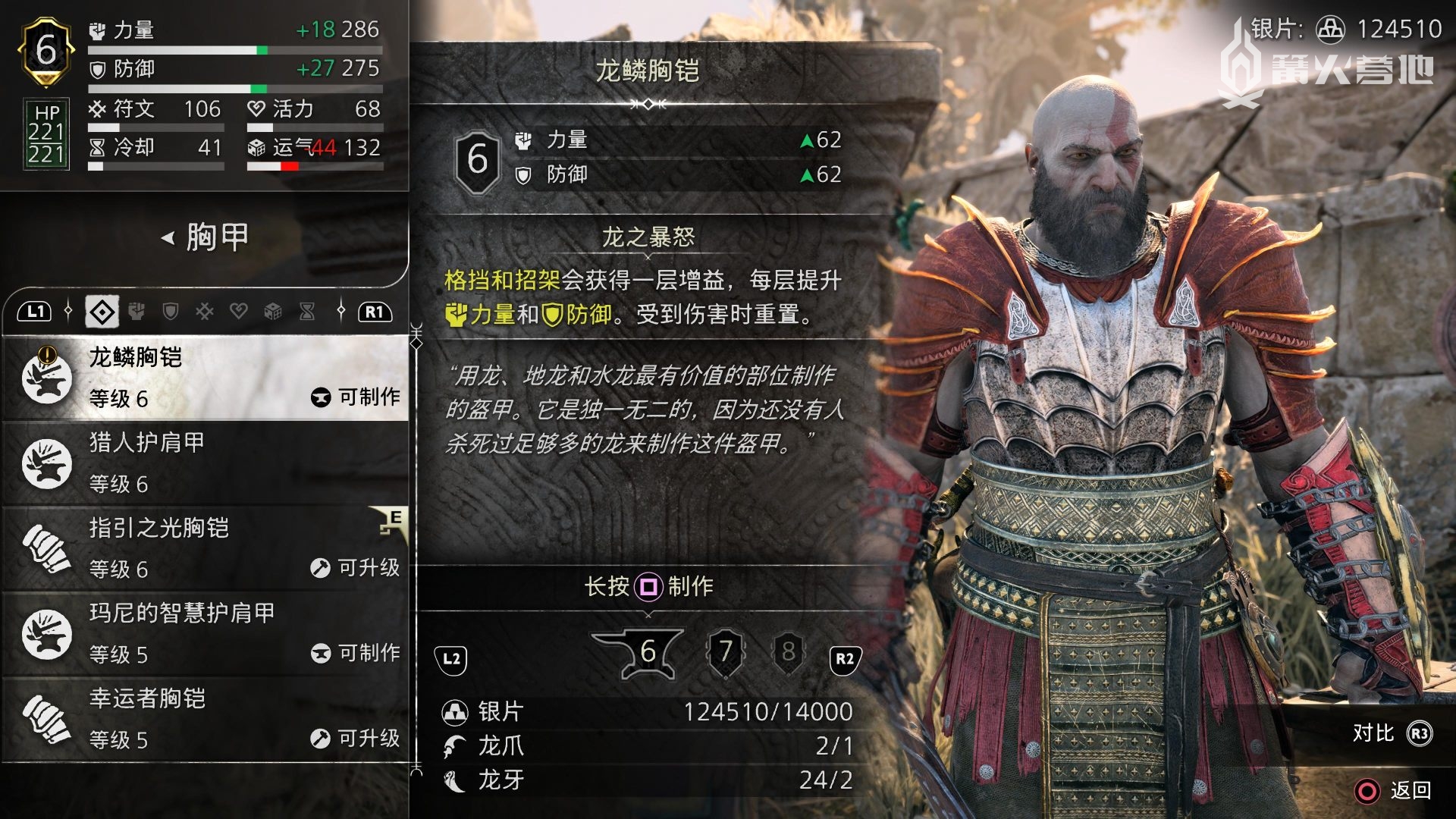
Task: Choose 猎人护肩甲 from the armor list
Action: pyautogui.click(x=206, y=463)
